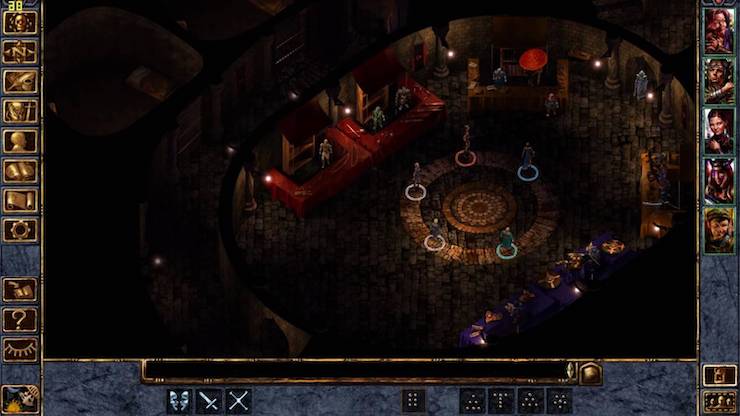Screen dimensions: 740x416
Task: Open the character record head icon
Action: pyautogui.click(x=20, y=141)
